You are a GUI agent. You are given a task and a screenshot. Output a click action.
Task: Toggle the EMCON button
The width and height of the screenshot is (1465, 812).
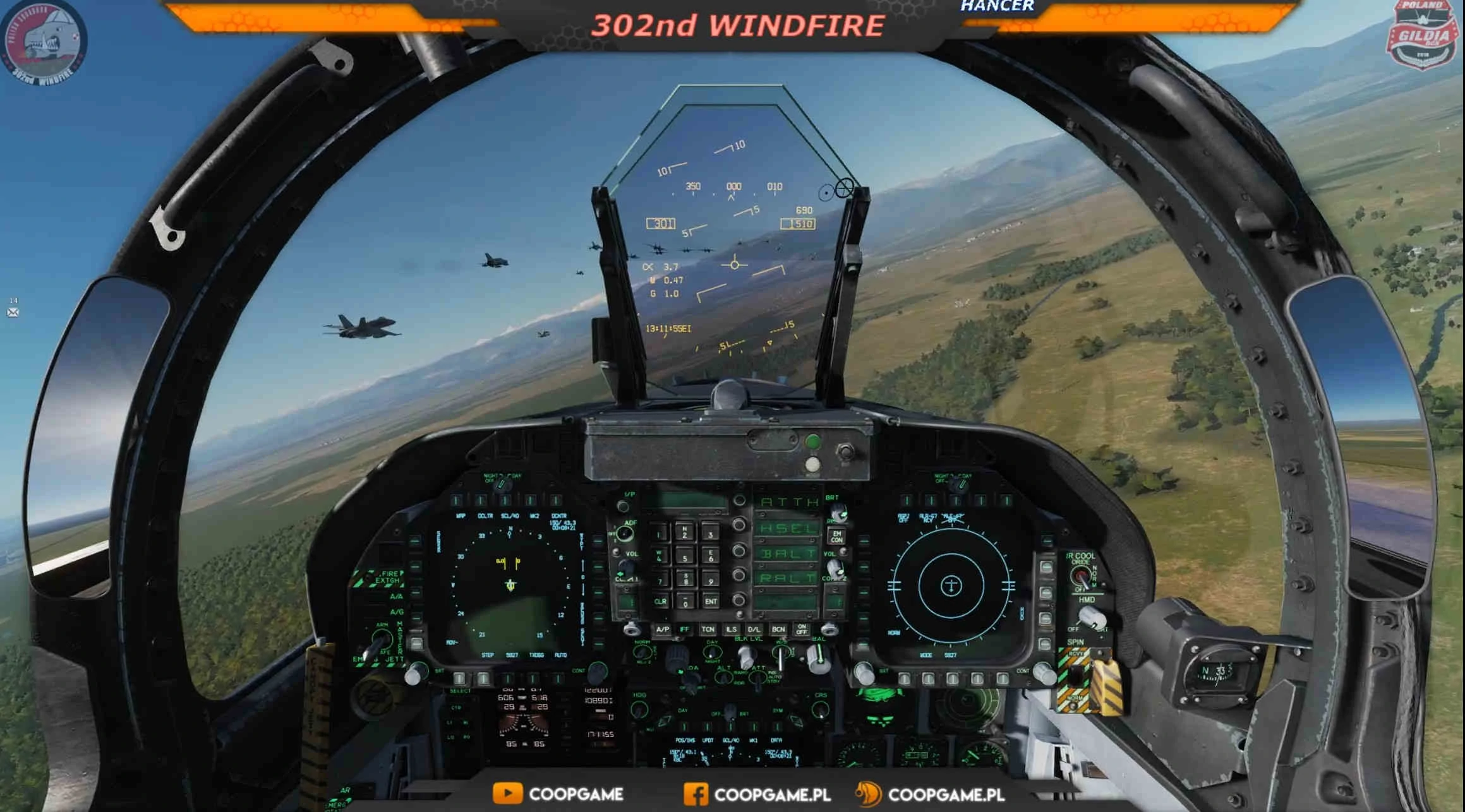click(x=836, y=536)
